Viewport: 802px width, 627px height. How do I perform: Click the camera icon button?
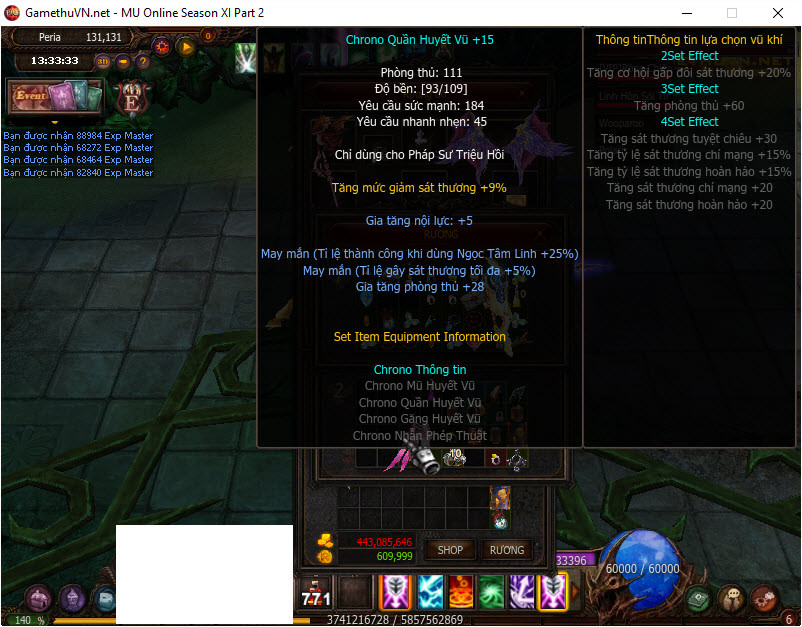[x=123, y=61]
